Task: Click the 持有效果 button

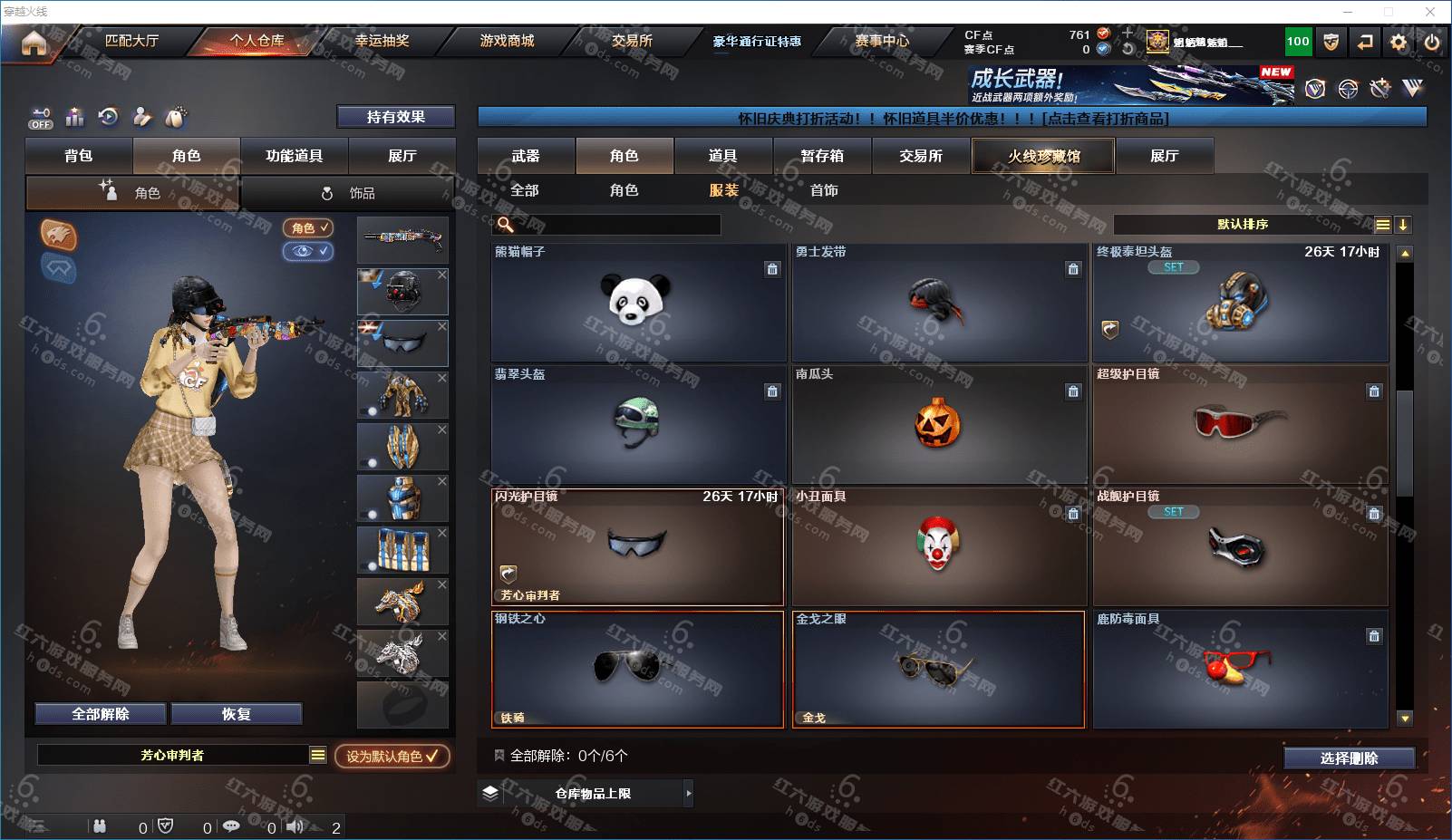Action: click(395, 117)
